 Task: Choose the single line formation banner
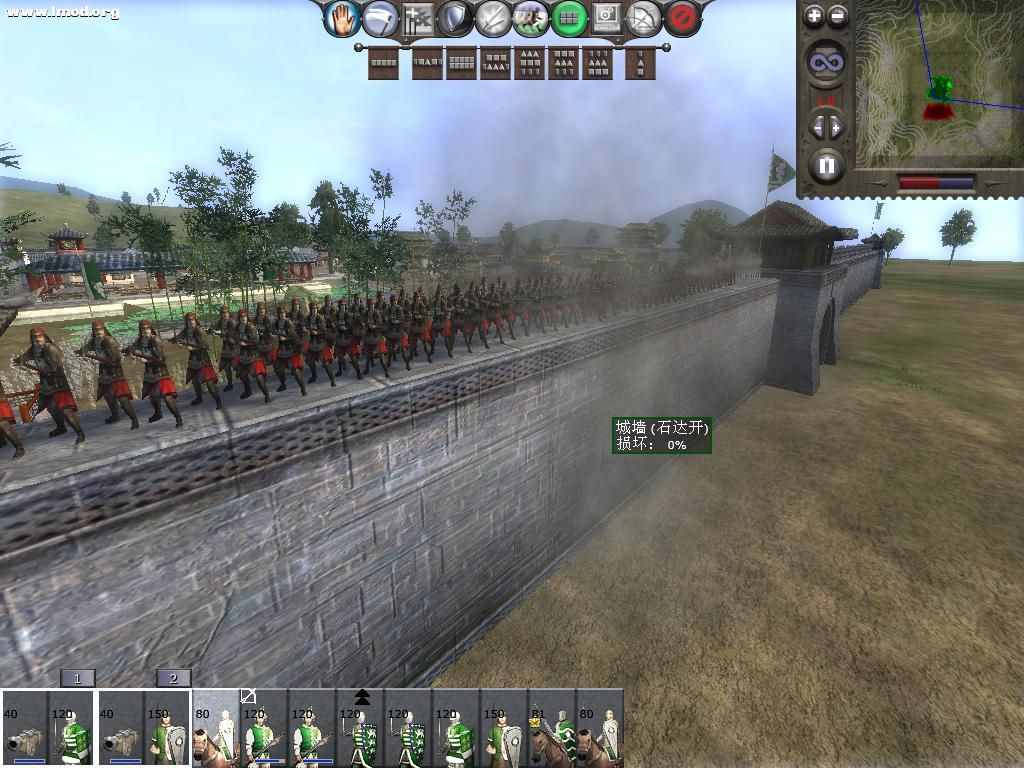pyautogui.click(x=383, y=64)
